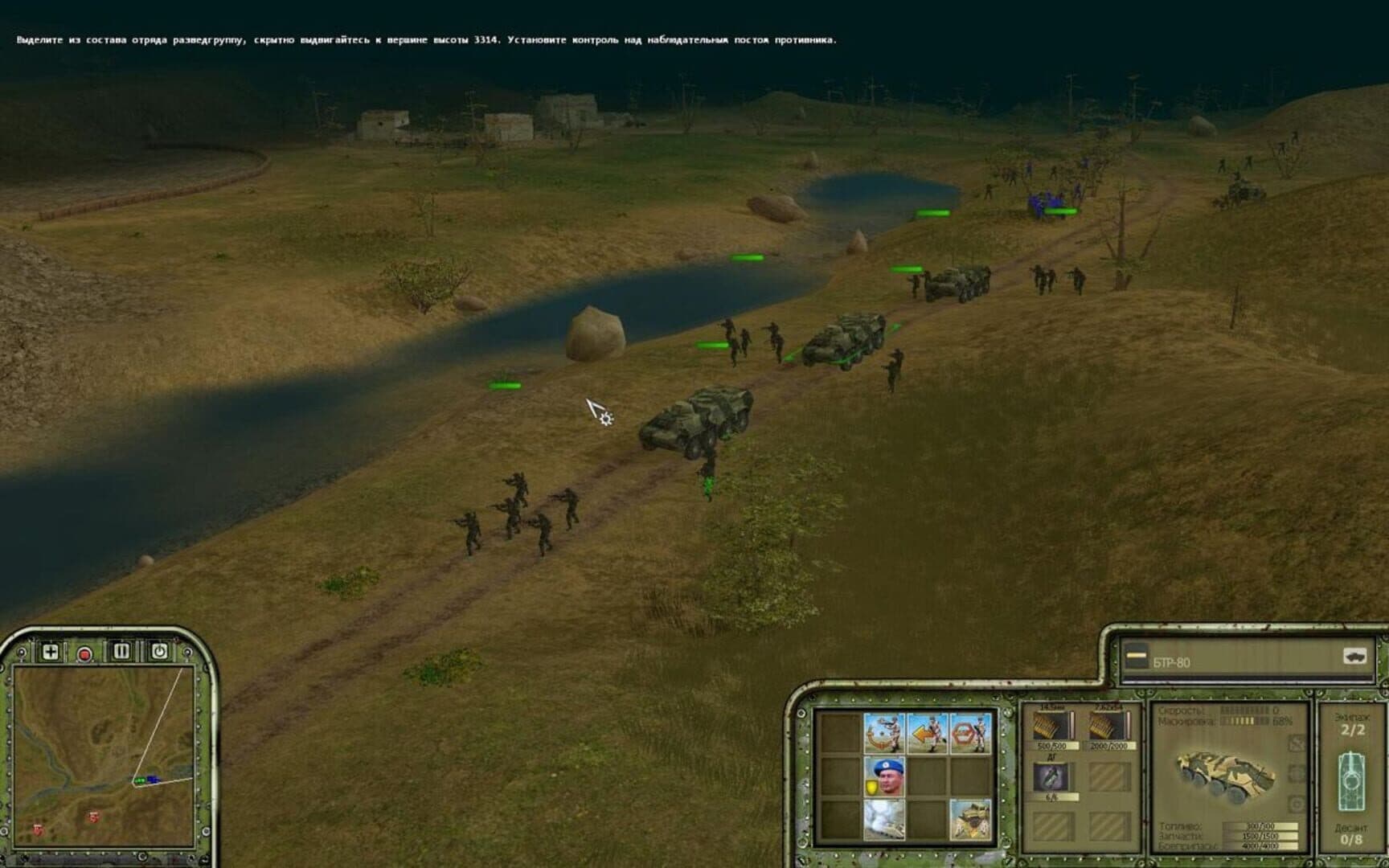1389x868 pixels.
Task: Pause the game with the pause button
Action: 121,651
